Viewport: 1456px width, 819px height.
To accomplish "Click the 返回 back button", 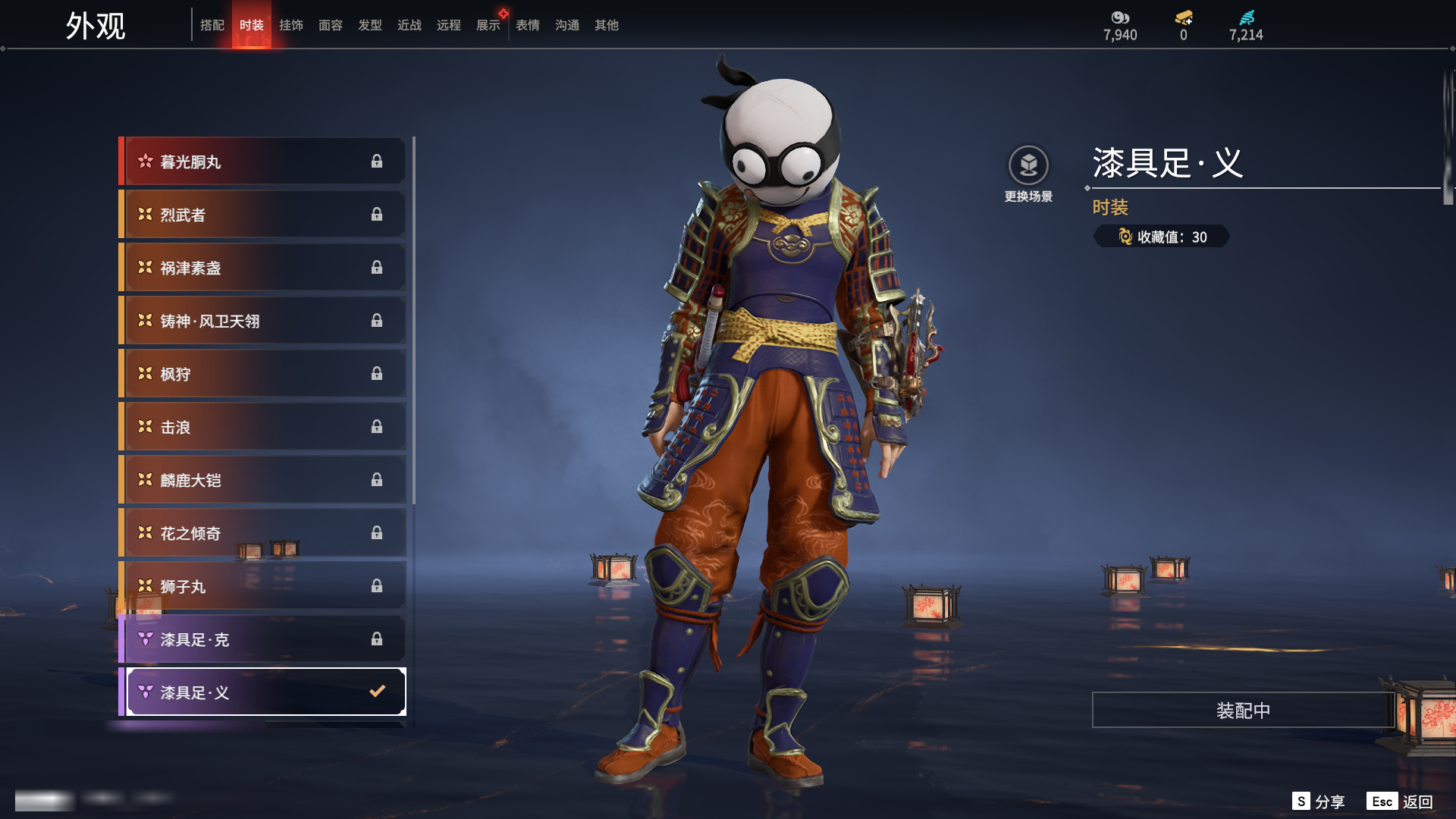I will 1416,802.
